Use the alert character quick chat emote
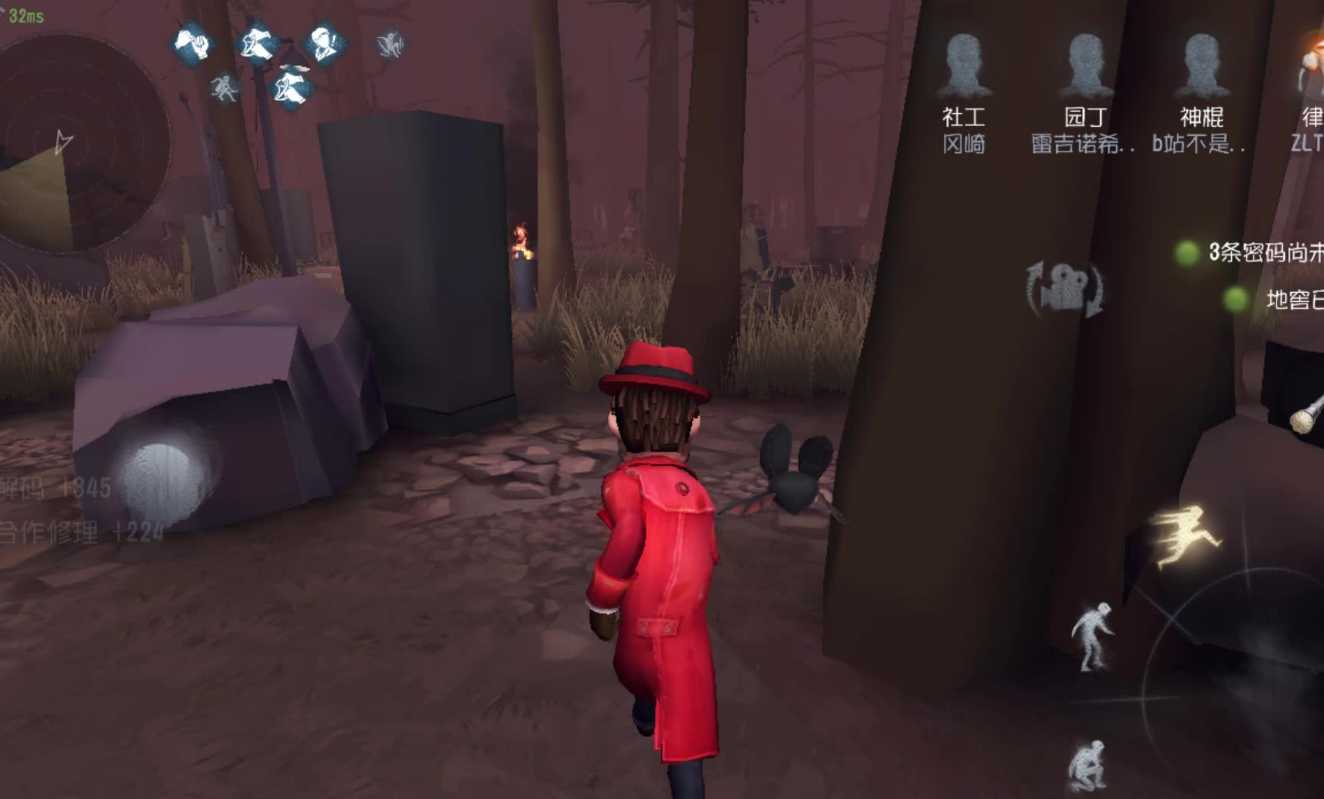 325,45
